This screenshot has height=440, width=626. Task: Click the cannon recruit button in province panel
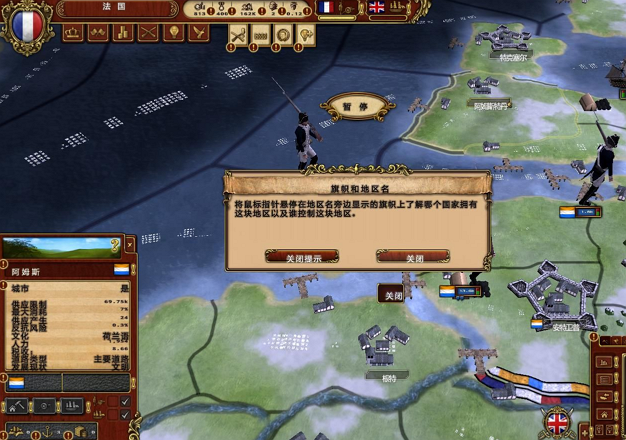tap(46, 406)
